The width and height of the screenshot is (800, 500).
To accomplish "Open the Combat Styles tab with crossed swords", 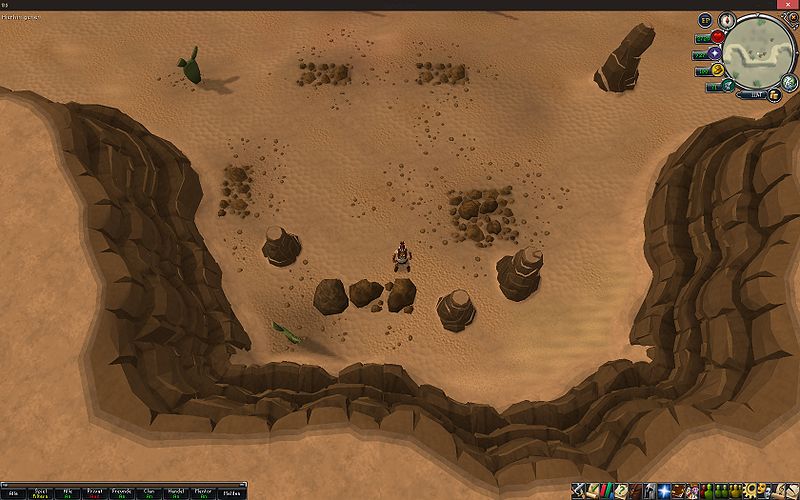I will [x=578, y=490].
